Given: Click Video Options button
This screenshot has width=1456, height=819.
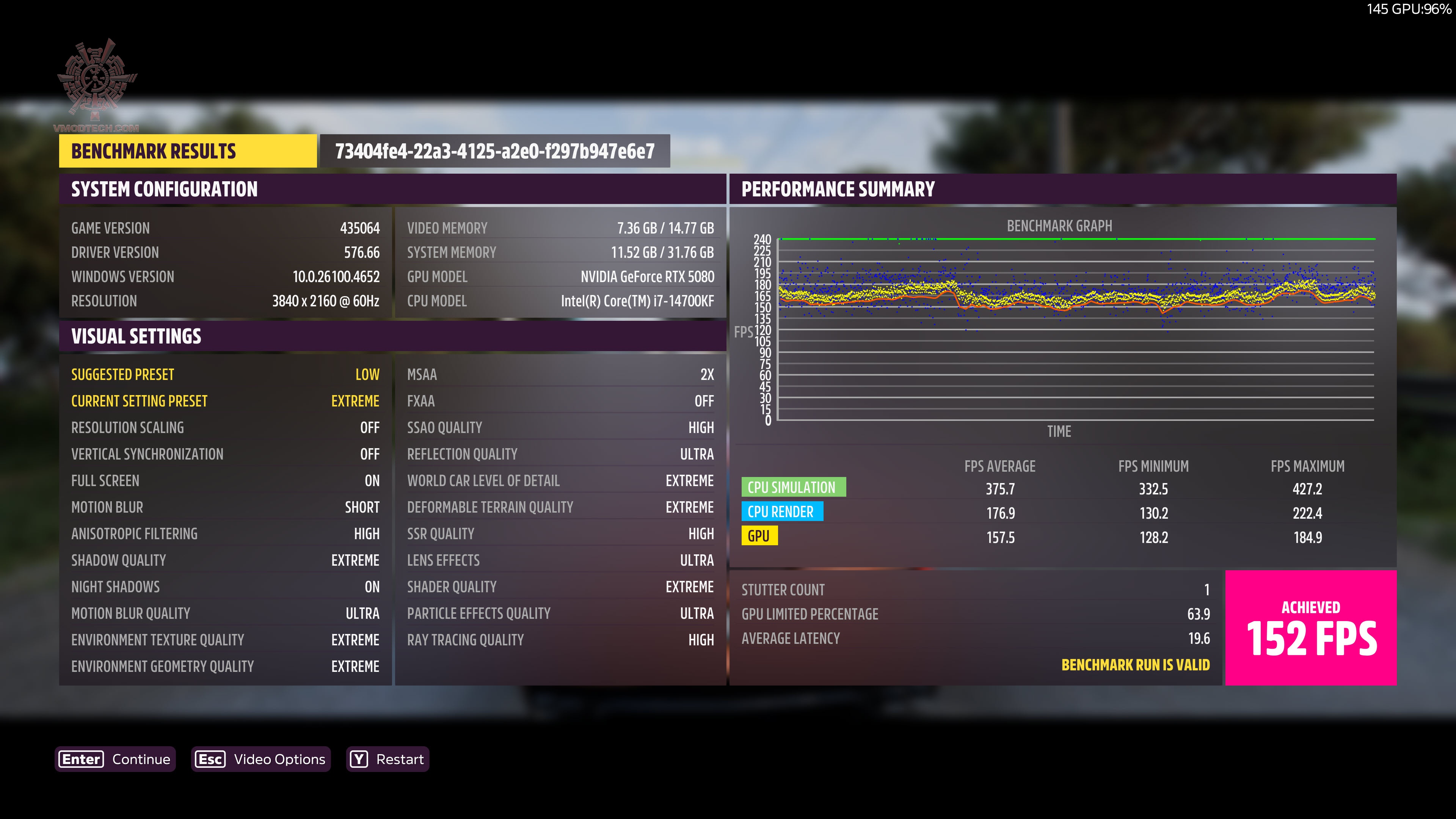Looking at the screenshot, I should [260, 759].
